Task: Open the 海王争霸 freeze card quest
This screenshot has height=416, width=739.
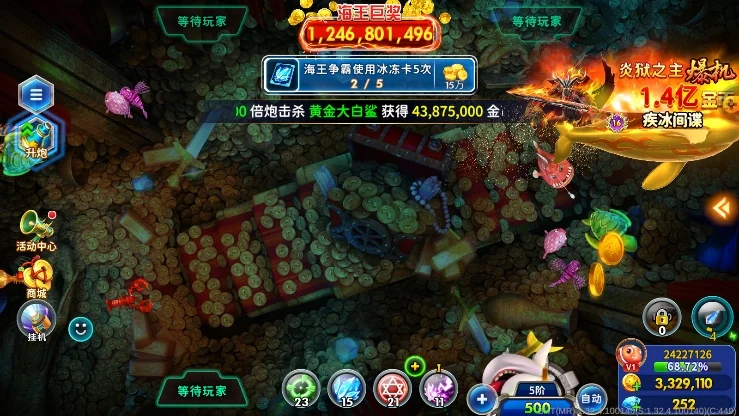Action: [x=369, y=76]
